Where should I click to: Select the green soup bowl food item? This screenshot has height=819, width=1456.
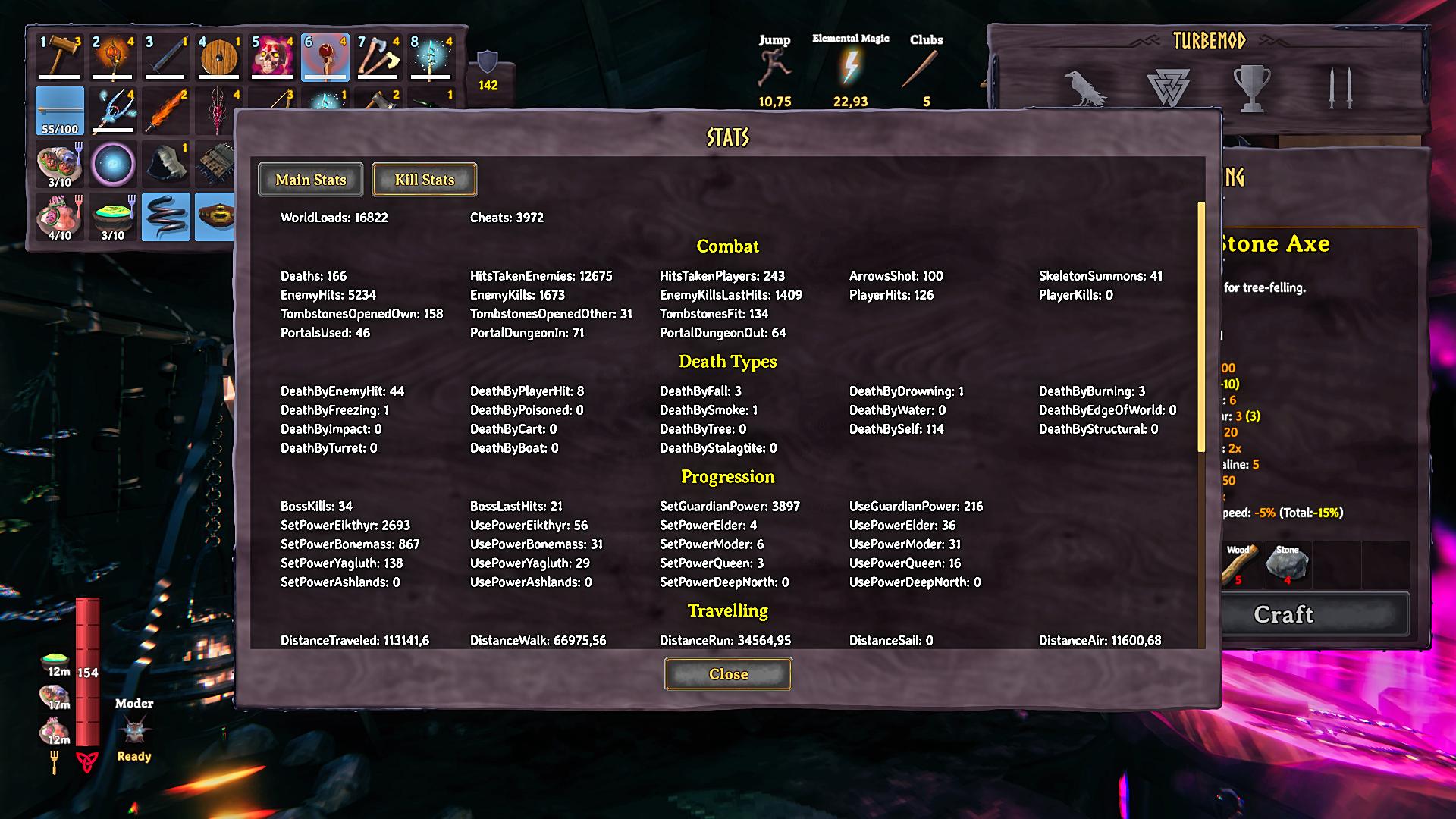tap(113, 217)
